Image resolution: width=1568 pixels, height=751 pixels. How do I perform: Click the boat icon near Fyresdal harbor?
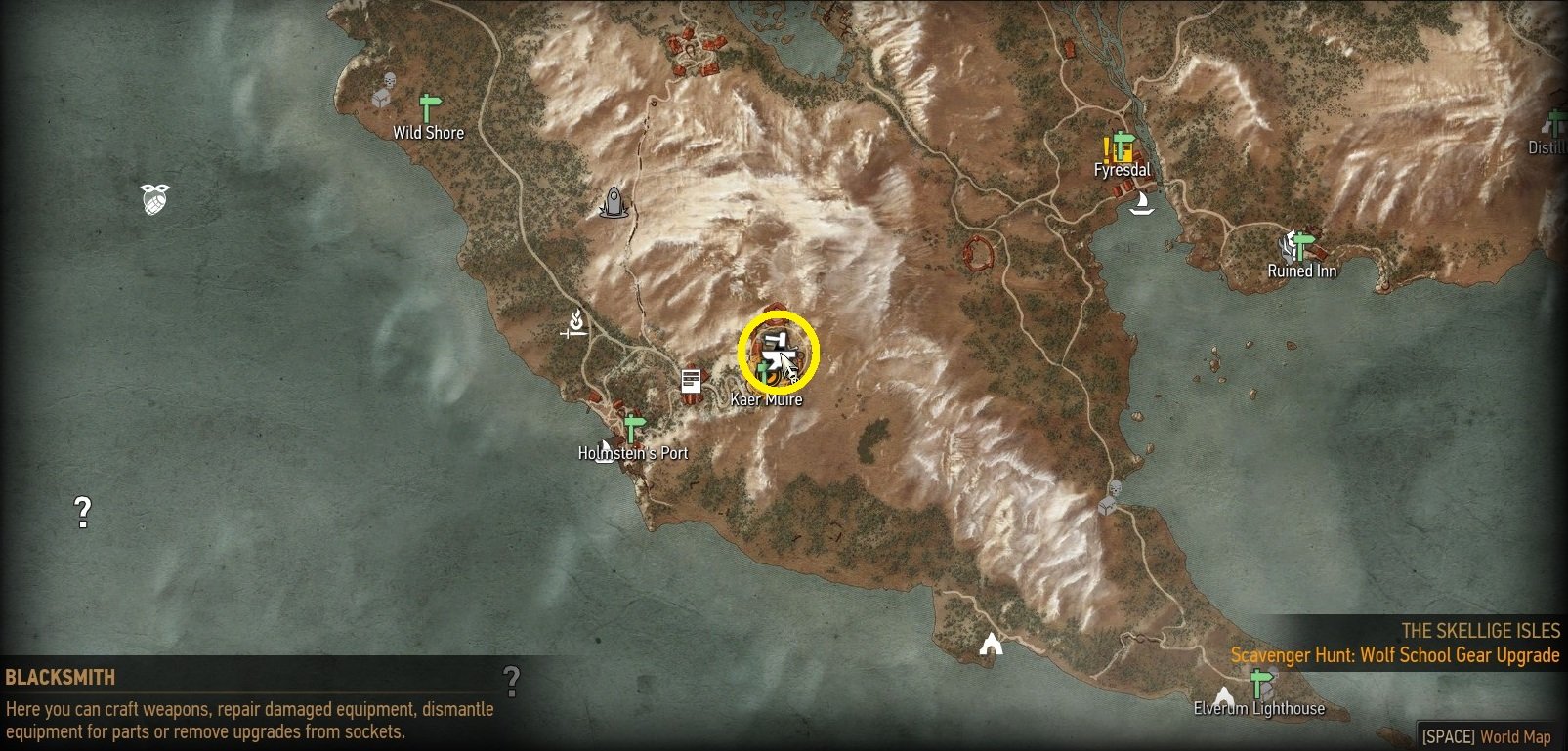coord(1145,204)
